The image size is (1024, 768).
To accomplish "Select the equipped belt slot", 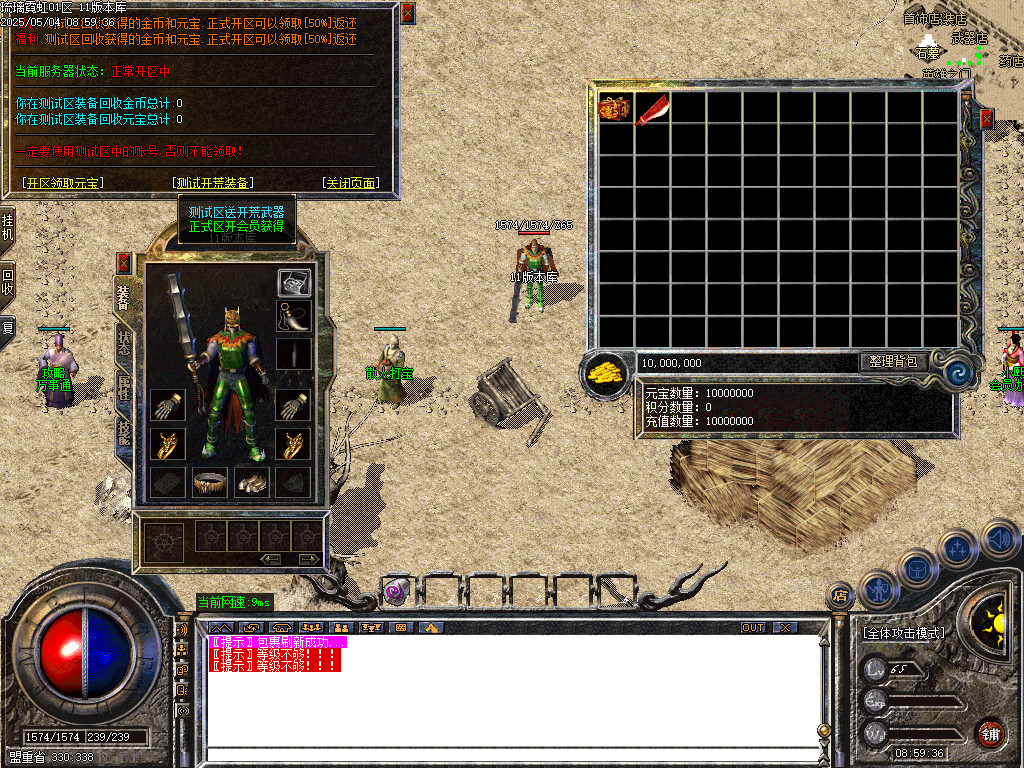I will pyautogui.click(x=210, y=482).
